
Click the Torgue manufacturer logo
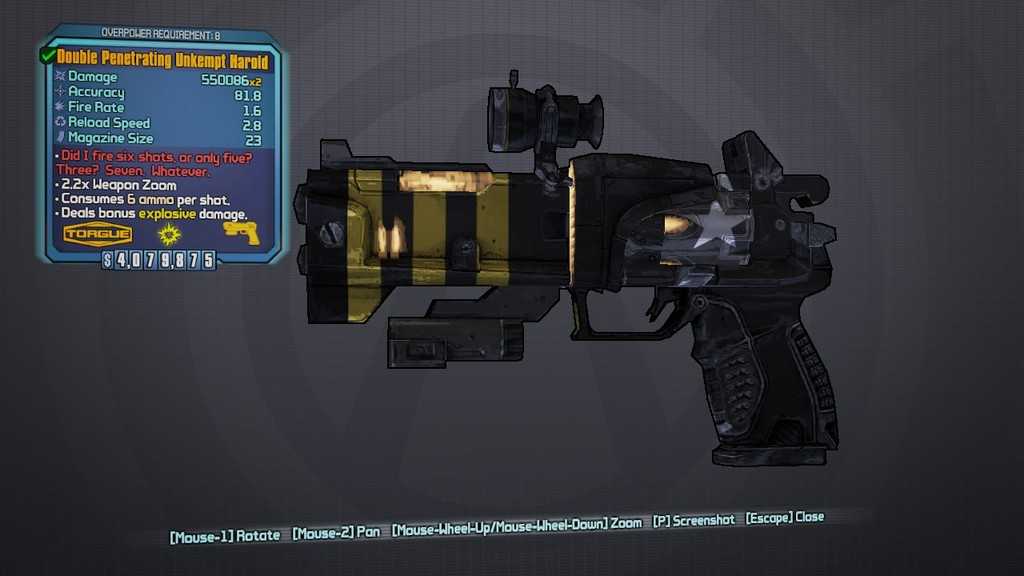[98, 235]
